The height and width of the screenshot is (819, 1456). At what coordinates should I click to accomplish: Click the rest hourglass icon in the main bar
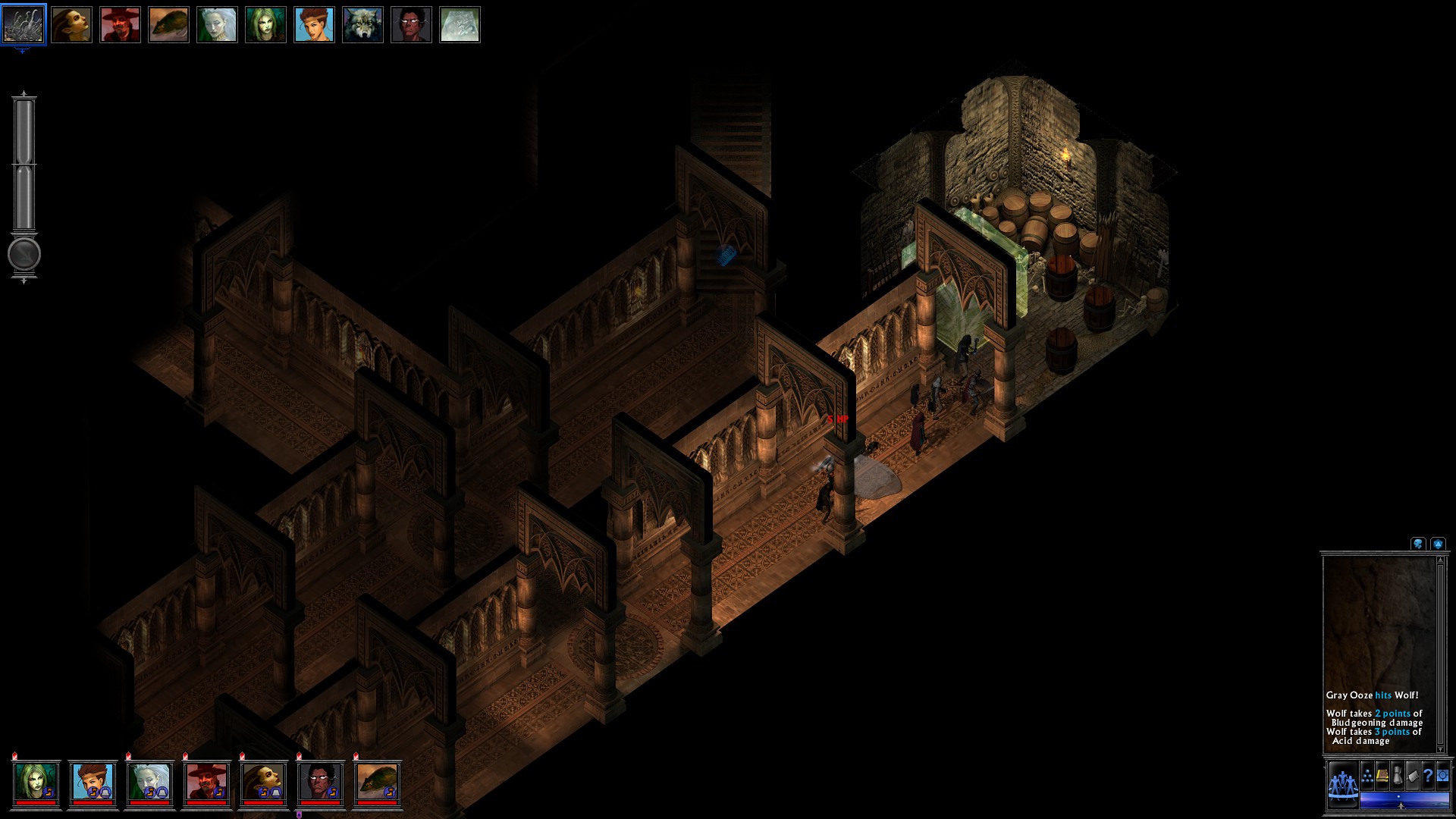[1398, 777]
